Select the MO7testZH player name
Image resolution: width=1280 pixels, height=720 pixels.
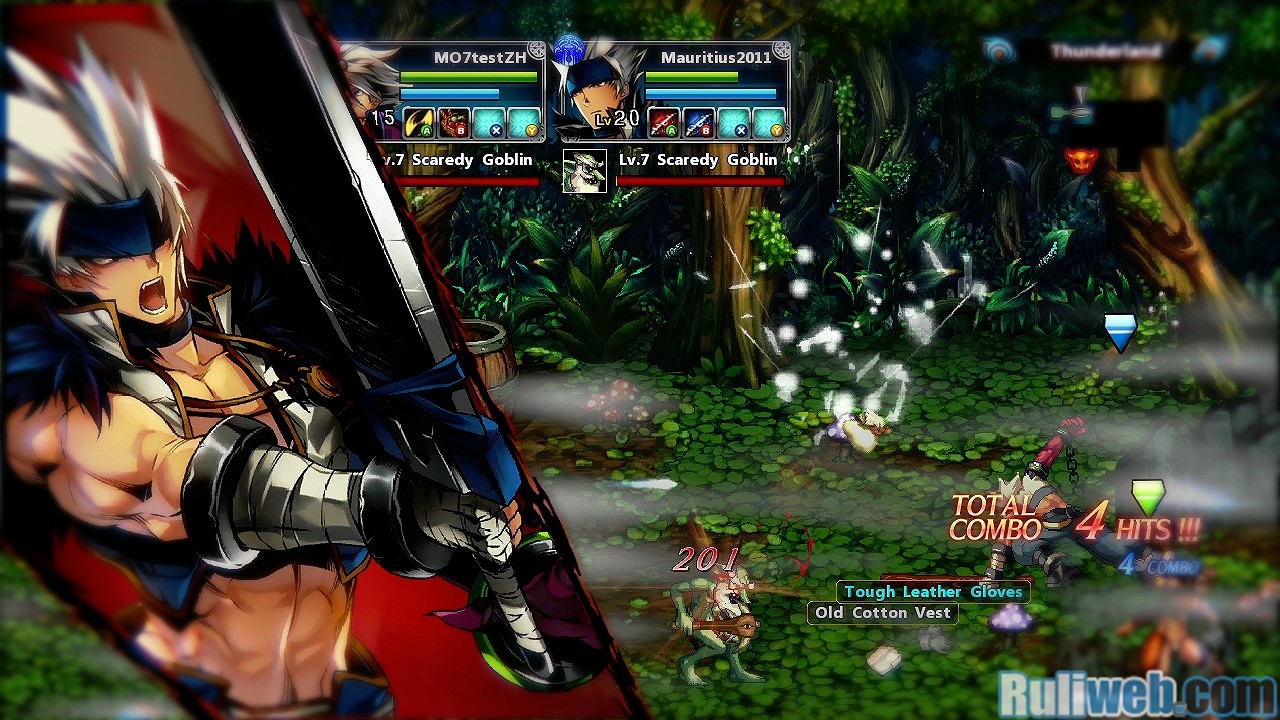point(480,58)
